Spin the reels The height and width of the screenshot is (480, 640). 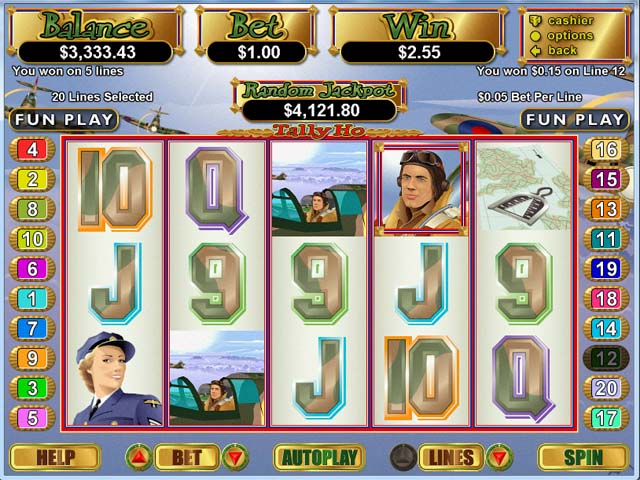pos(583,458)
